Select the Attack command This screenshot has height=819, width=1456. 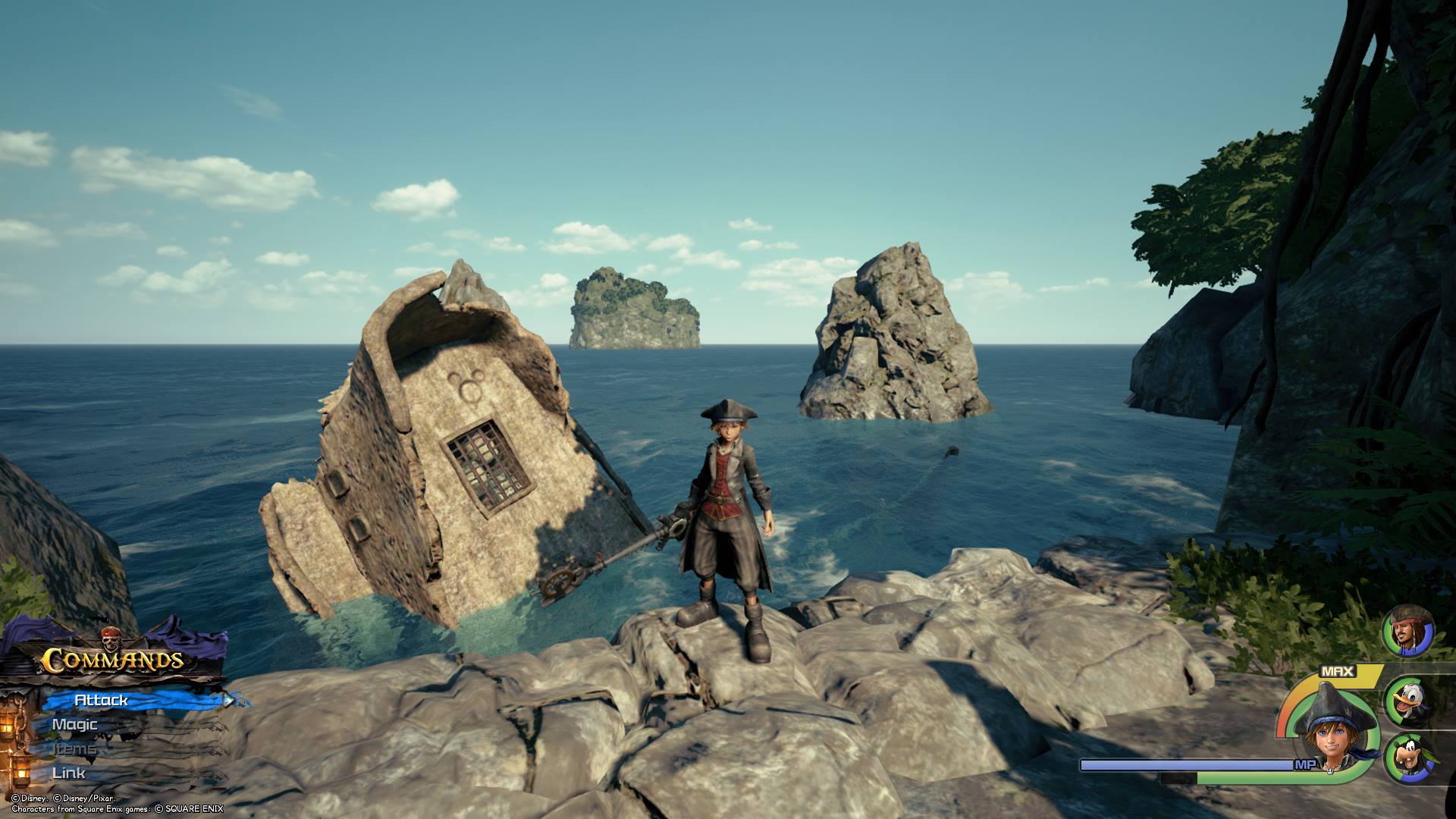click(102, 701)
